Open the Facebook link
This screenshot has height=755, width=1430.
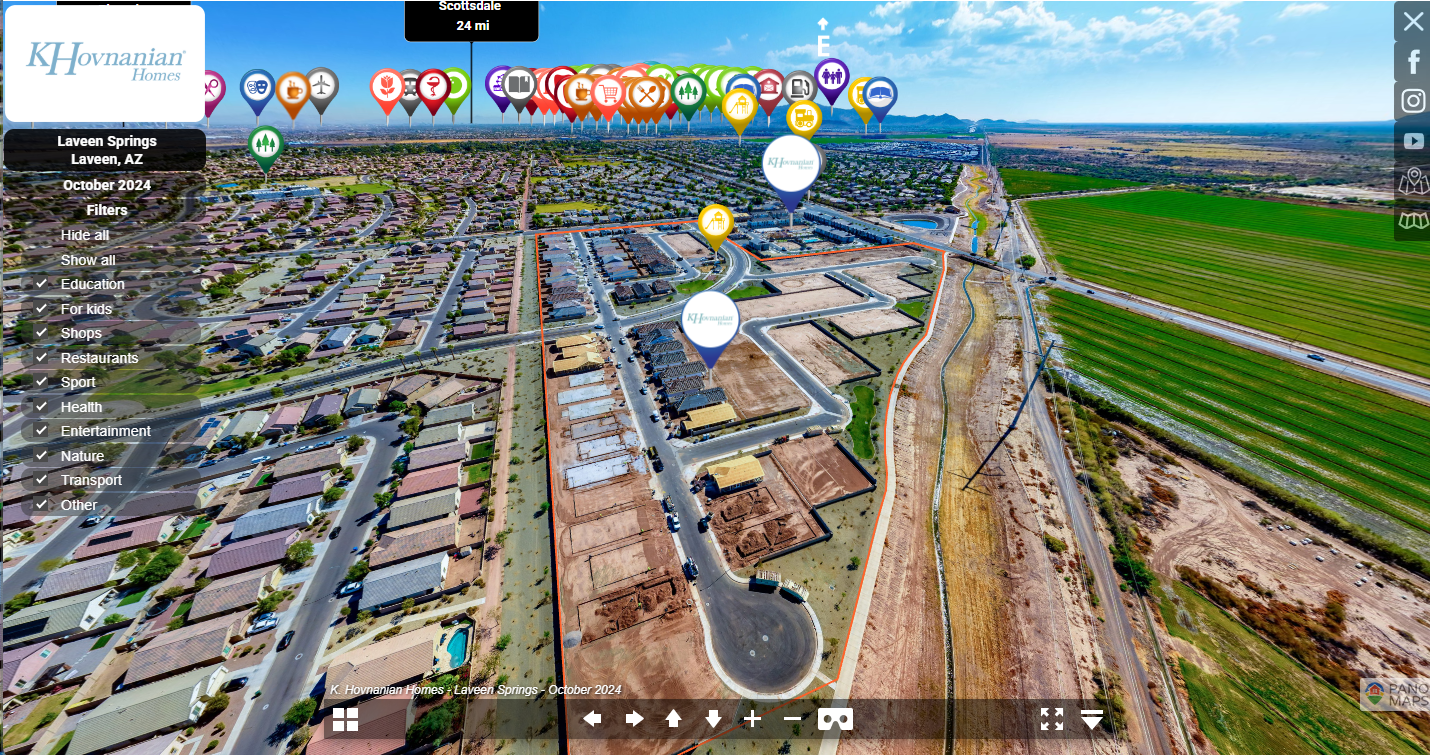(x=1413, y=61)
